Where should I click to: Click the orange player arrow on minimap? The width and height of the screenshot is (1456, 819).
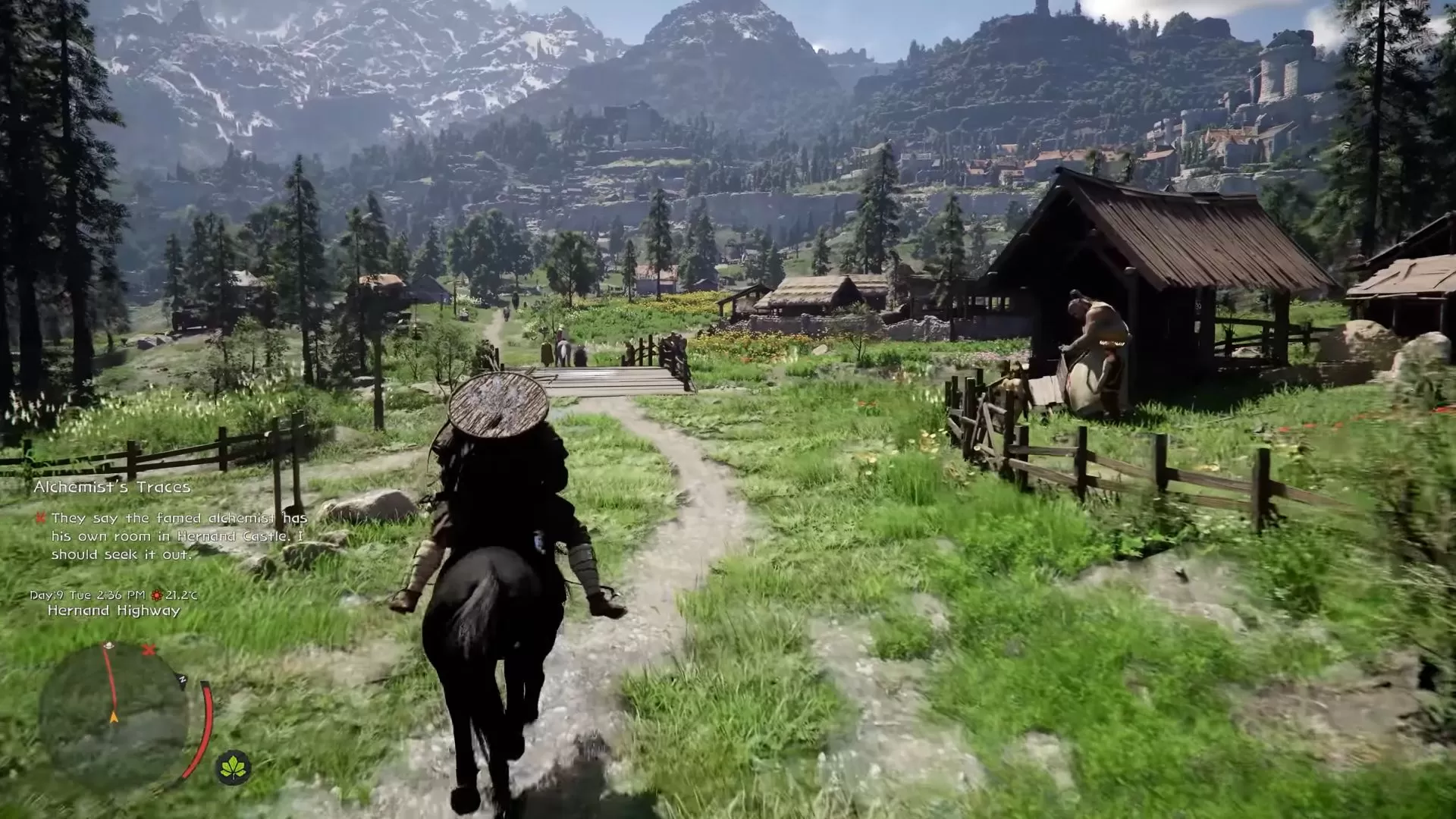tap(114, 717)
